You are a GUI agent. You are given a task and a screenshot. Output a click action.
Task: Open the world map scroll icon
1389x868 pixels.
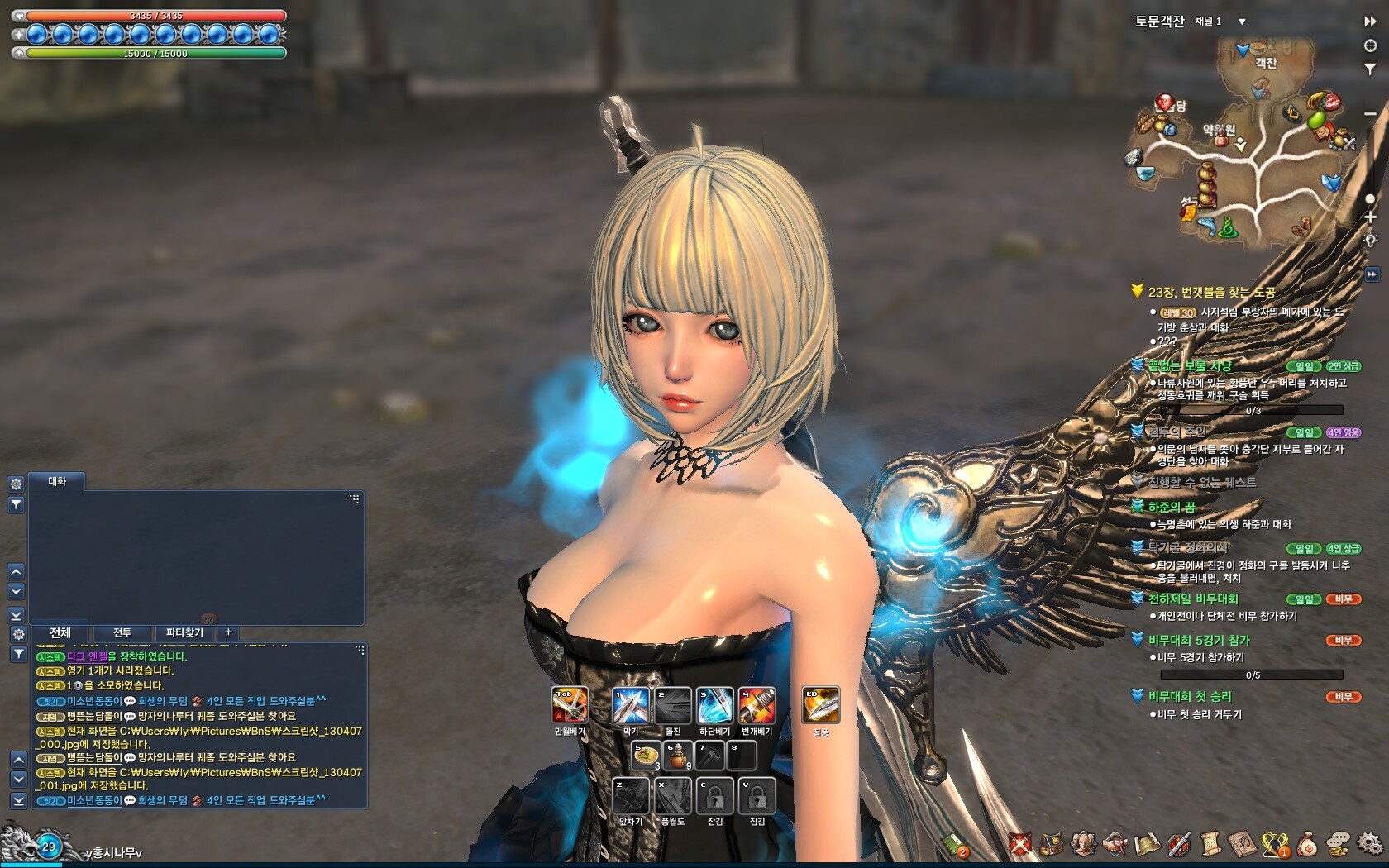click(x=1148, y=844)
